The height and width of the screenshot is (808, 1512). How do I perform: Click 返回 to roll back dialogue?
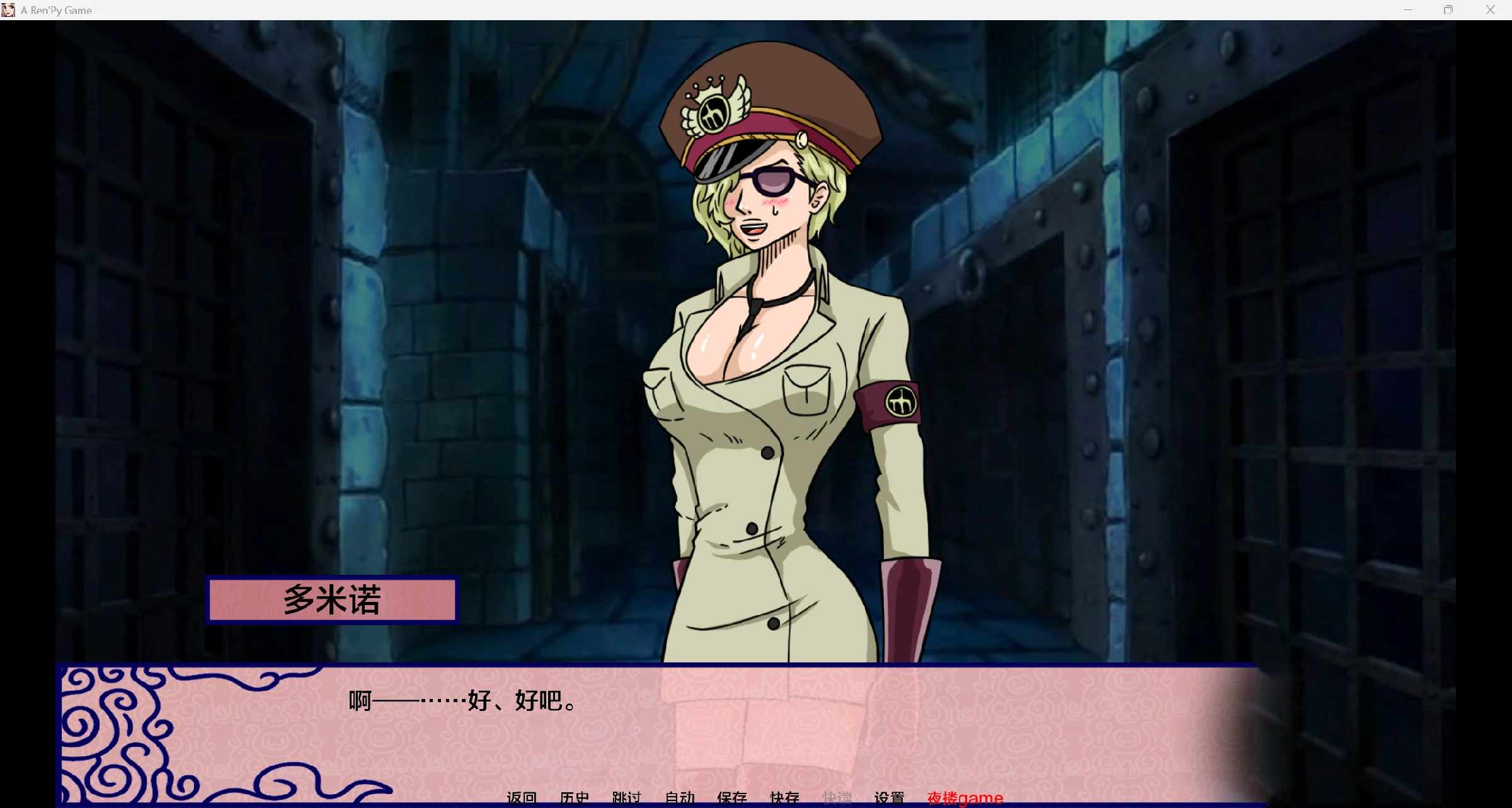(521, 798)
